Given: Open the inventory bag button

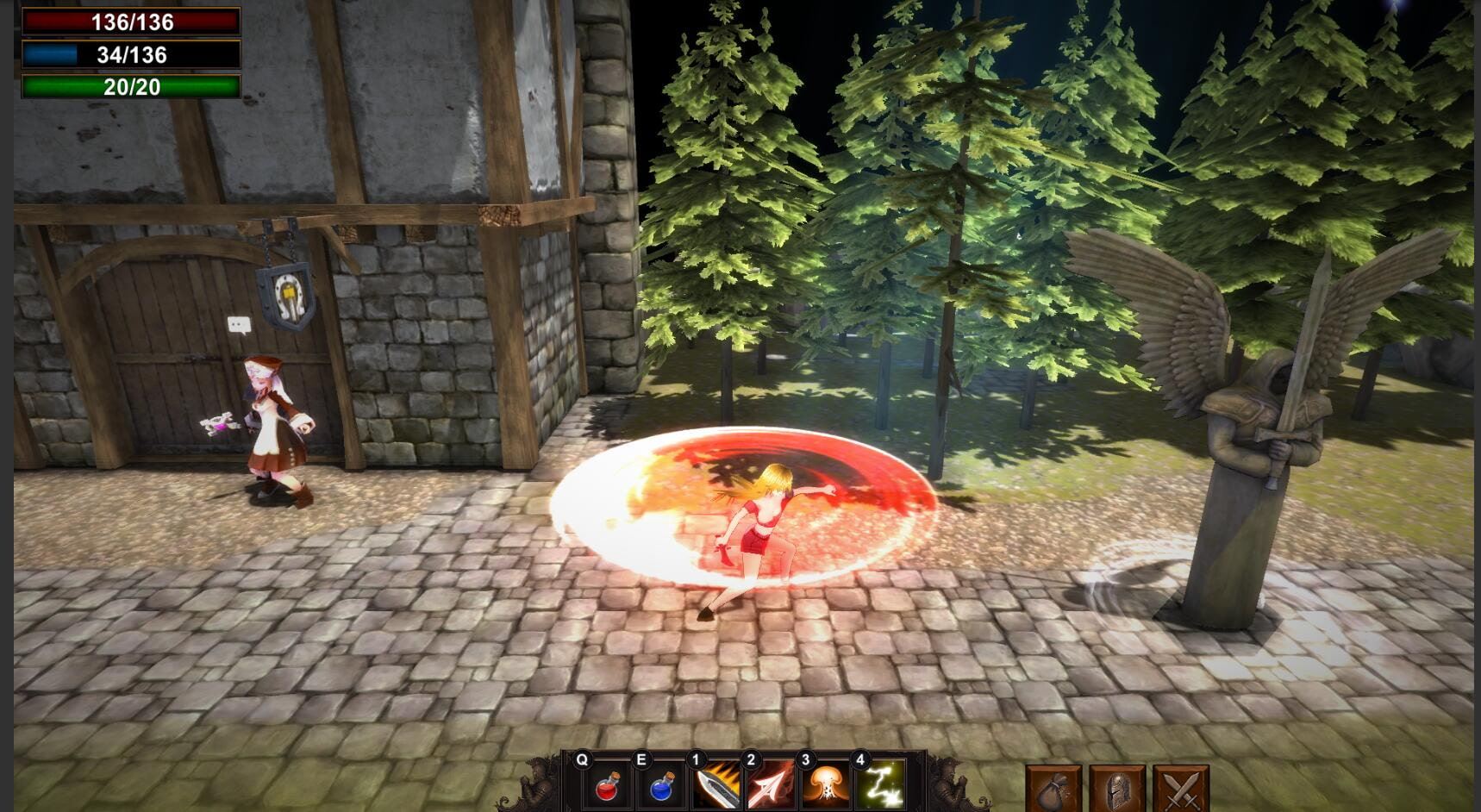Looking at the screenshot, I should tap(1053, 789).
